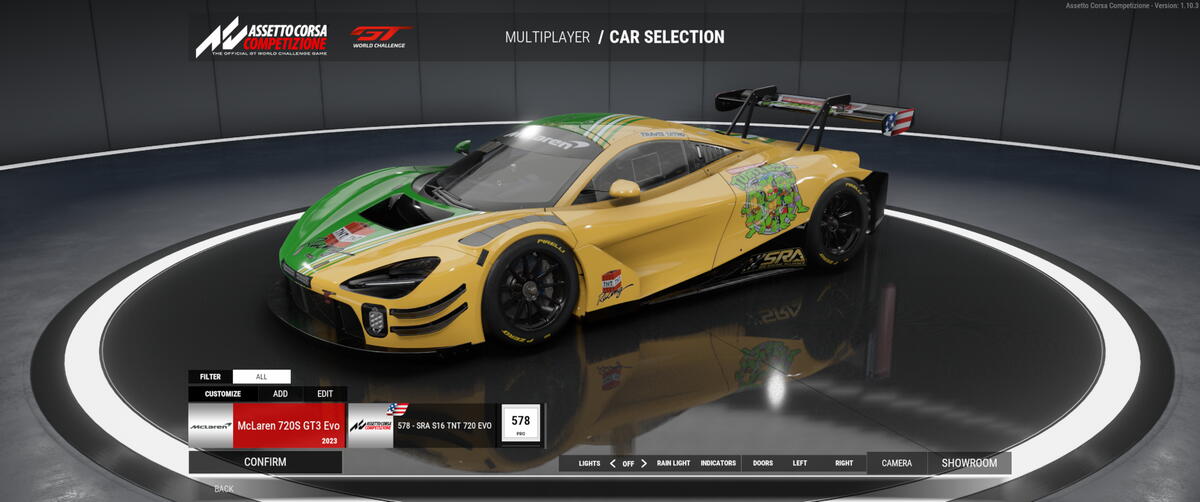Switch to Camera view controls
This screenshot has width=1200, height=502.
point(897,463)
